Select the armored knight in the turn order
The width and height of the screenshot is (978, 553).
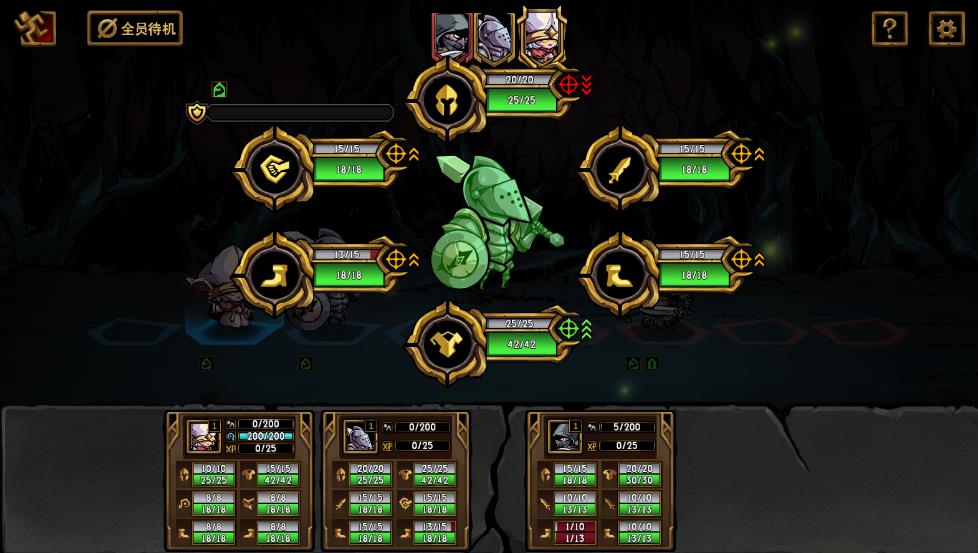pyautogui.click(x=494, y=38)
